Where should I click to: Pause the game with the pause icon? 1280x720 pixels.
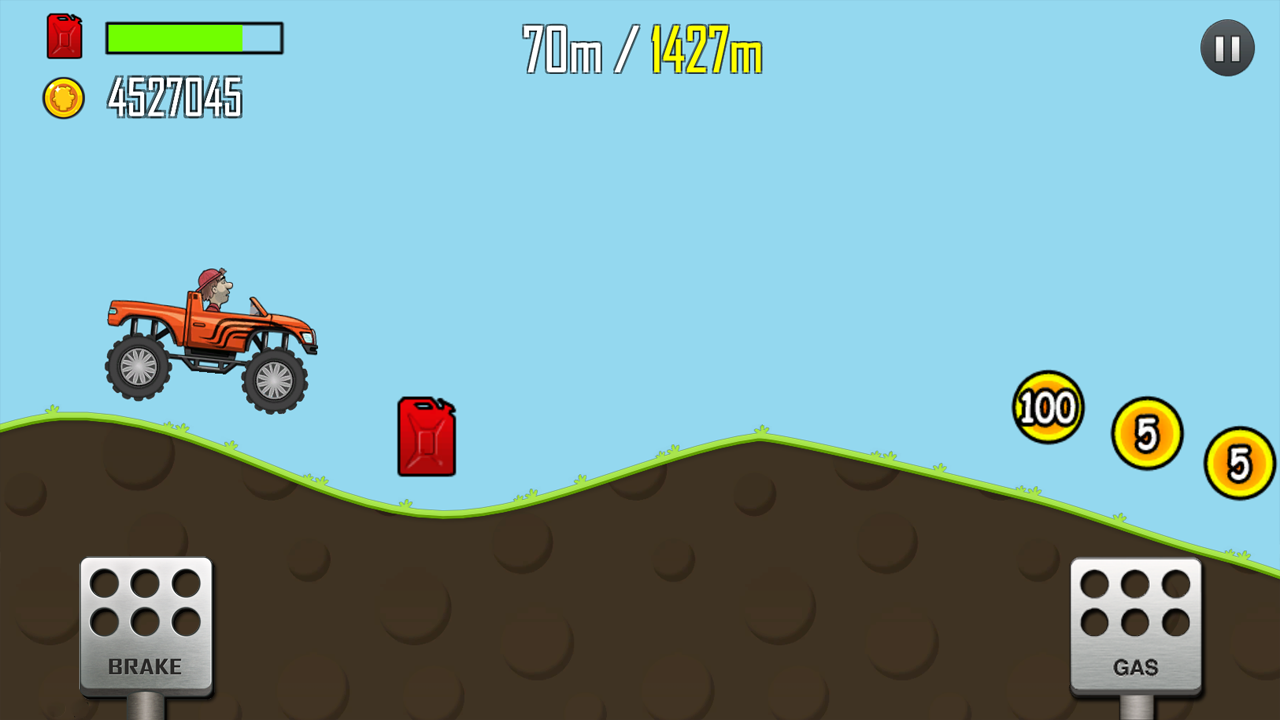1226,47
